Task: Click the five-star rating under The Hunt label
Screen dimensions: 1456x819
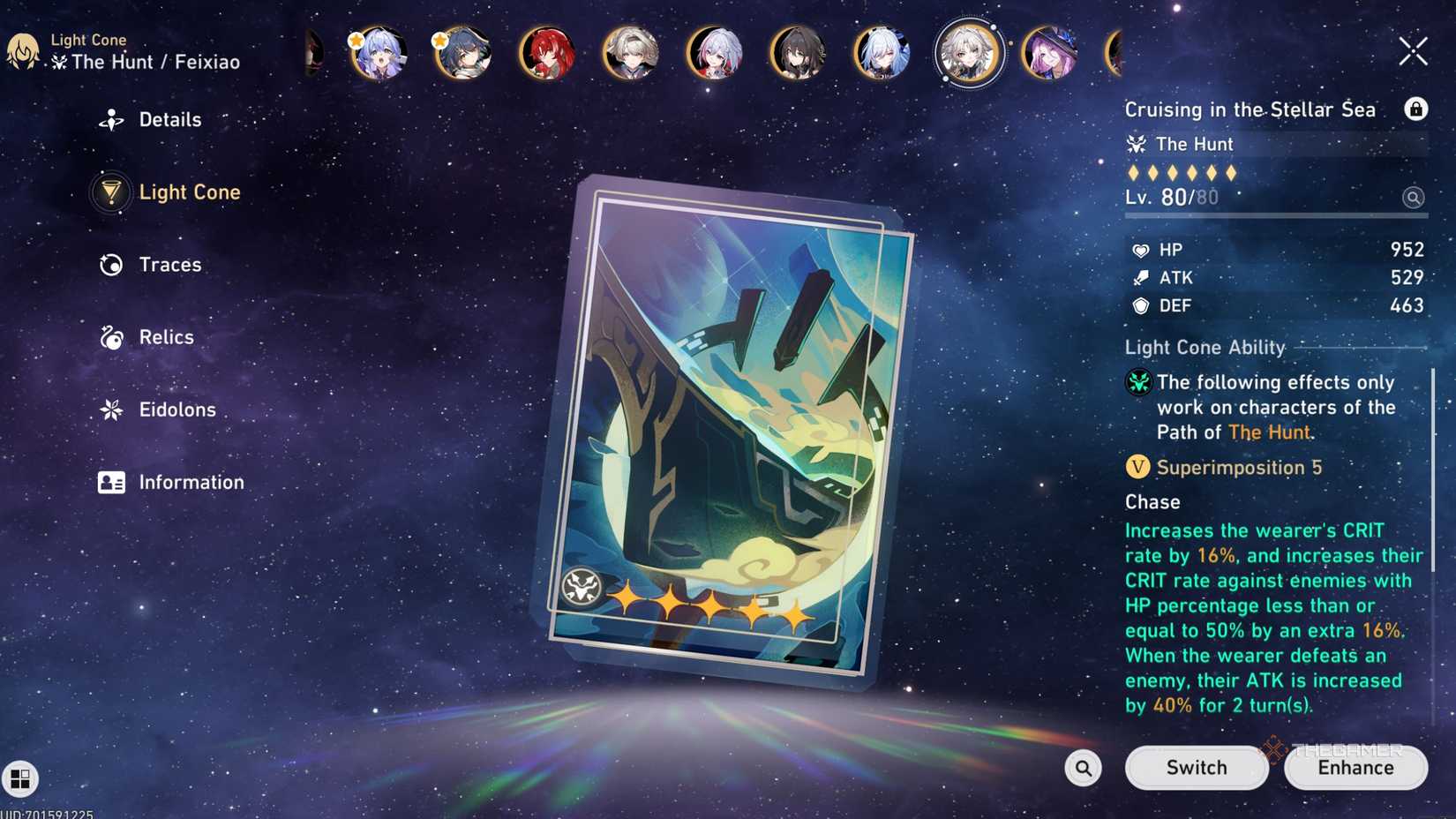Action: coord(1182,173)
